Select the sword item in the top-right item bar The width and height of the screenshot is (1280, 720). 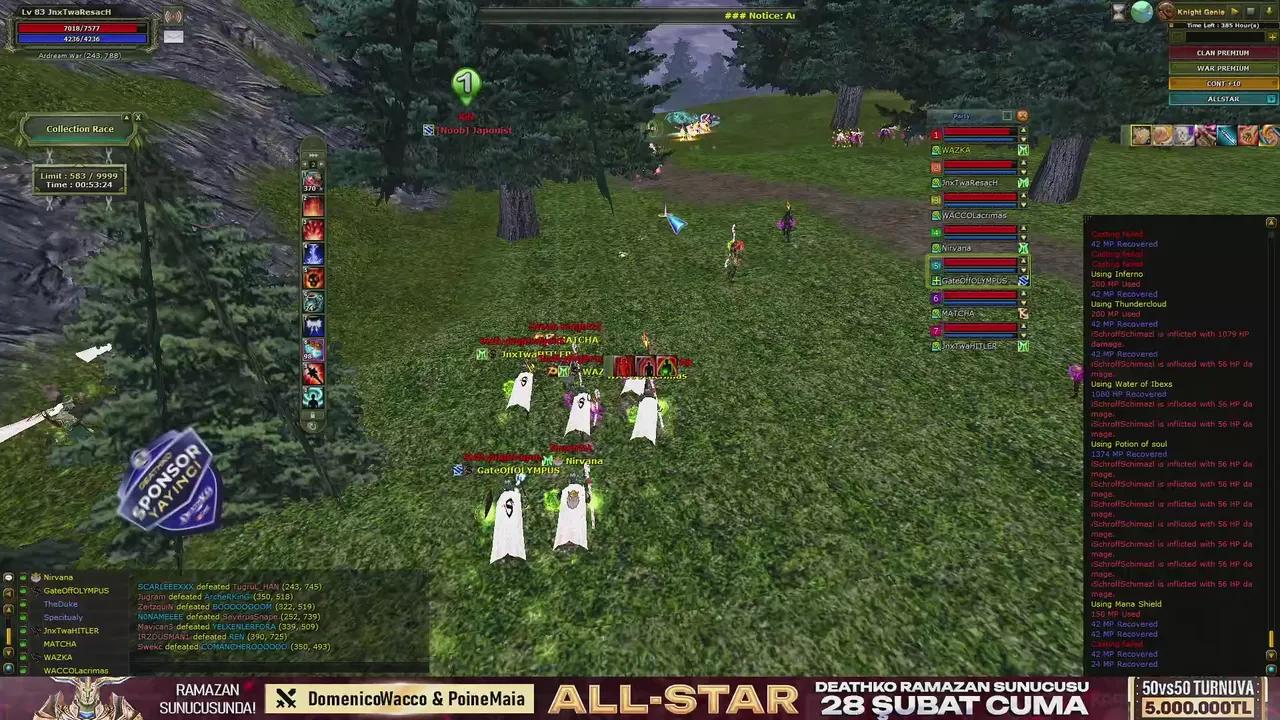[1227, 136]
